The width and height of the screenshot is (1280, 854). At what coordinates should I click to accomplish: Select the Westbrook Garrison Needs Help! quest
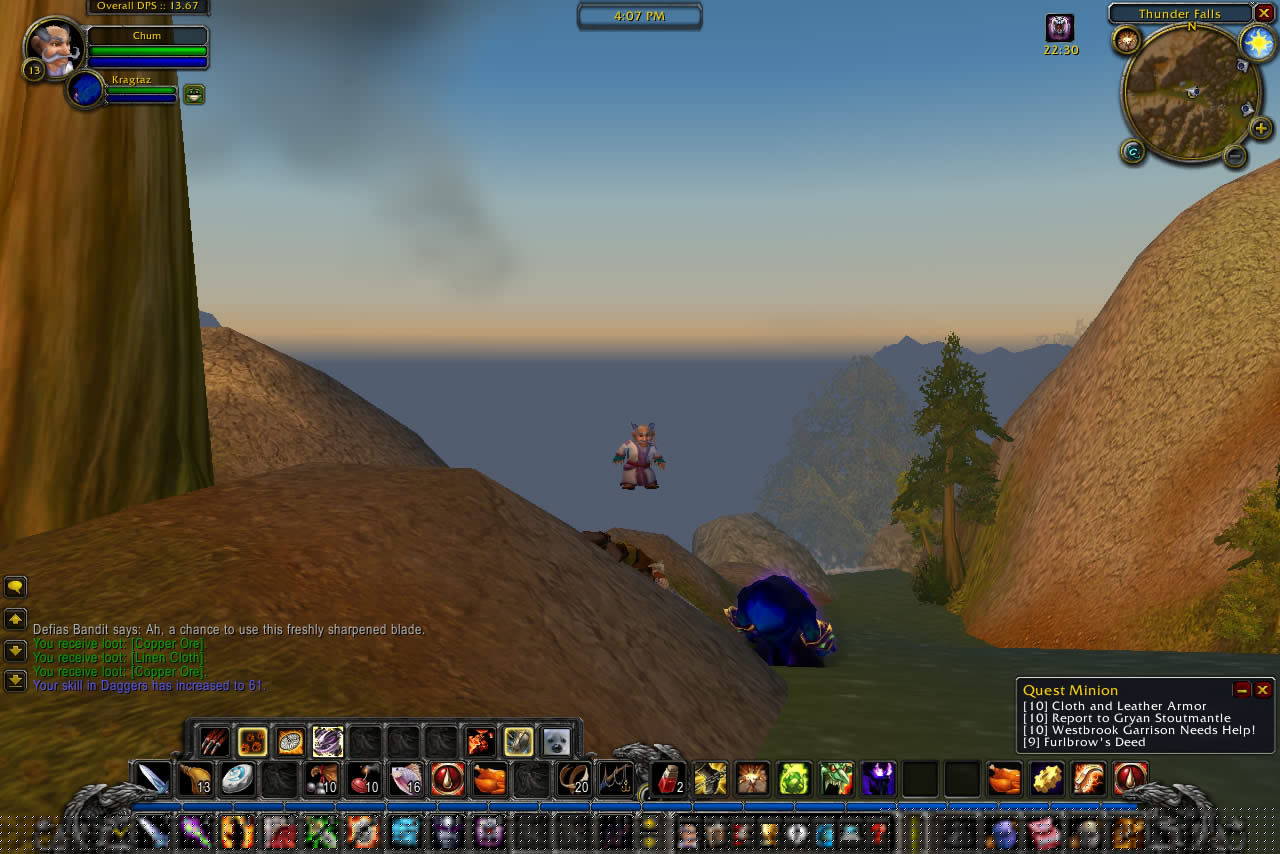coord(1139,730)
